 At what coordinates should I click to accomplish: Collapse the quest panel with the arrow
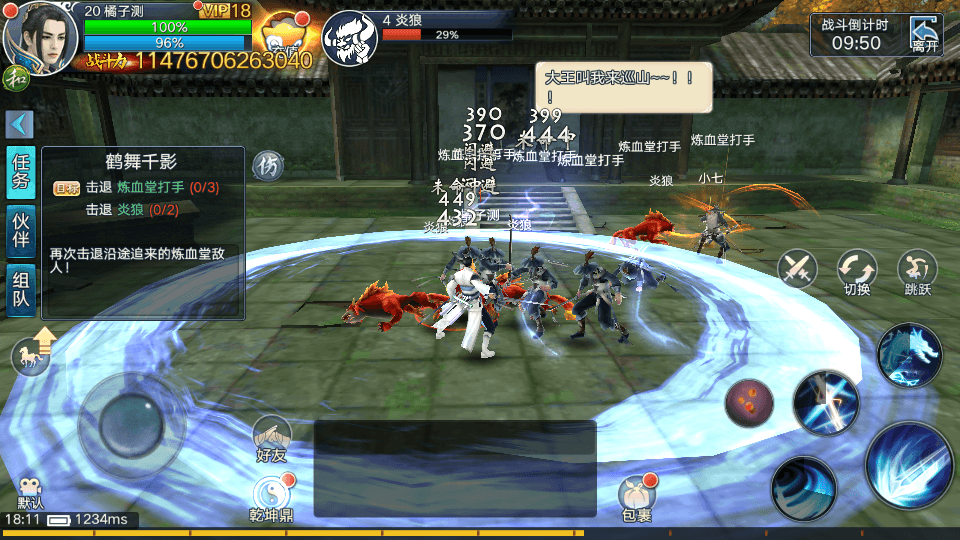click(x=20, y=124)
